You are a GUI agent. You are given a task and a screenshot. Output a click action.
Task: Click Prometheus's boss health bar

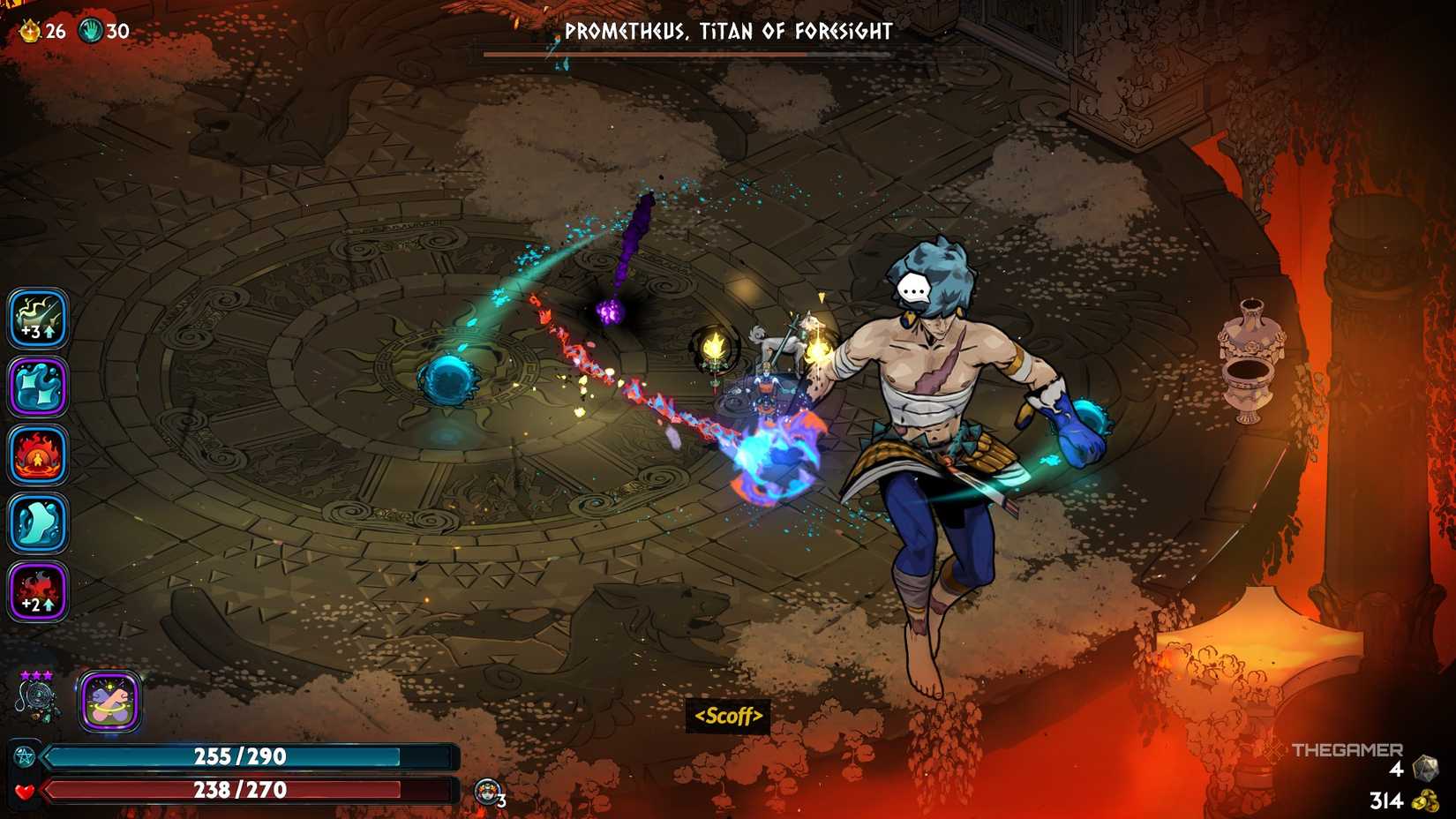(728, 55)
